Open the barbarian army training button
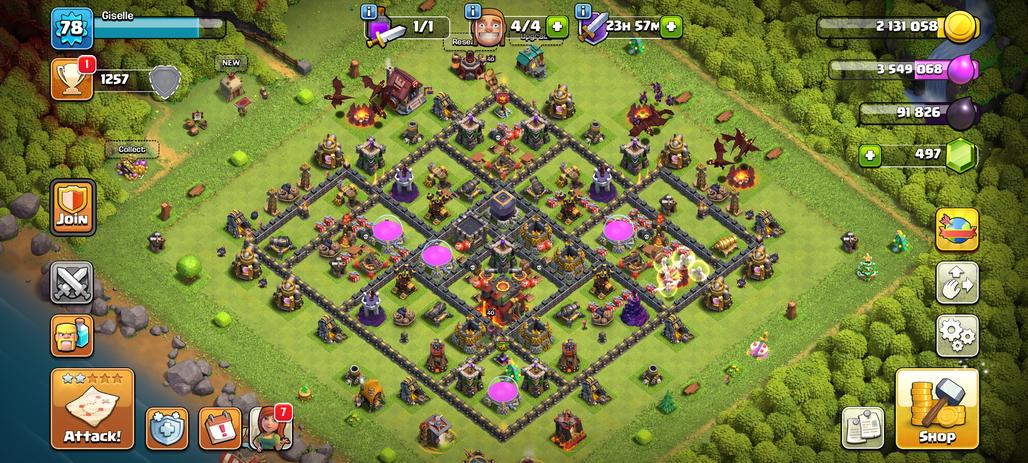Screen dimensions: 1028x463 click(72, 336)
